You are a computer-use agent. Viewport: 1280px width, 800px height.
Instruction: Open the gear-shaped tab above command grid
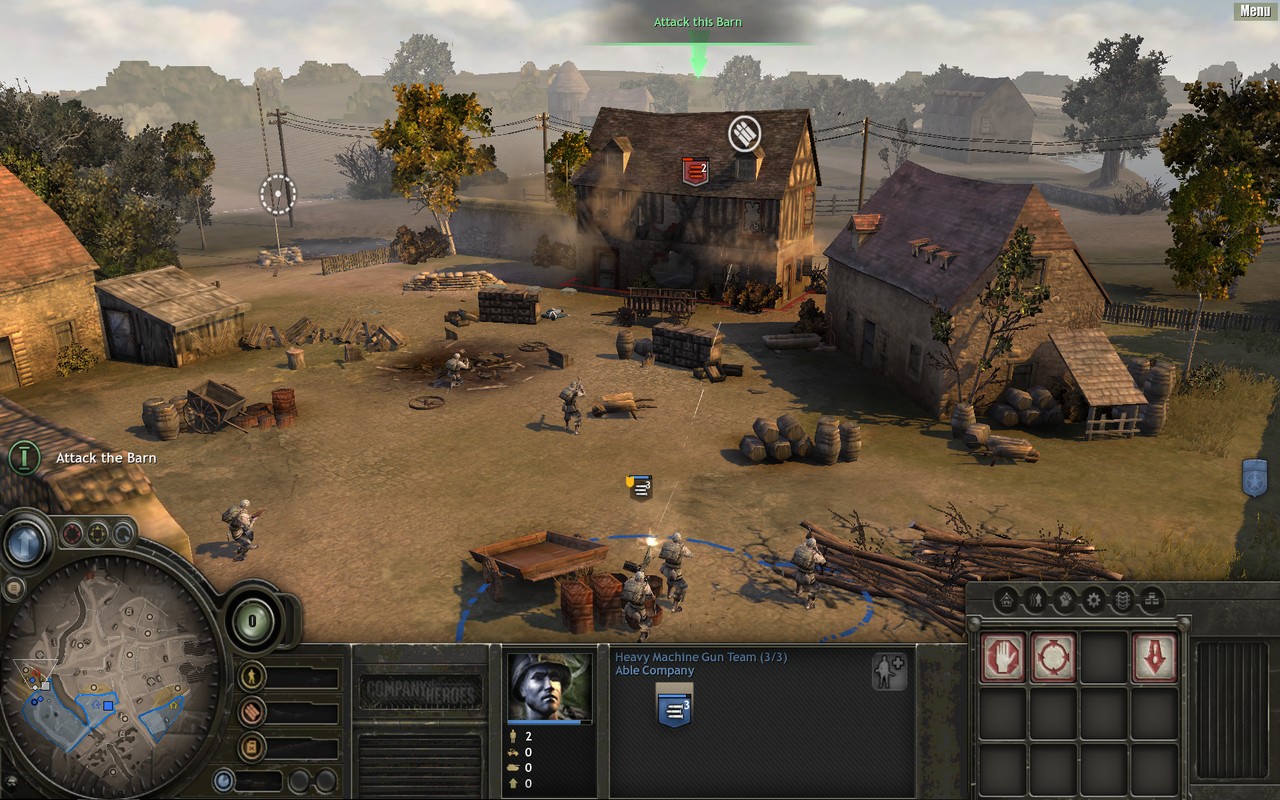coord(1093,600)
